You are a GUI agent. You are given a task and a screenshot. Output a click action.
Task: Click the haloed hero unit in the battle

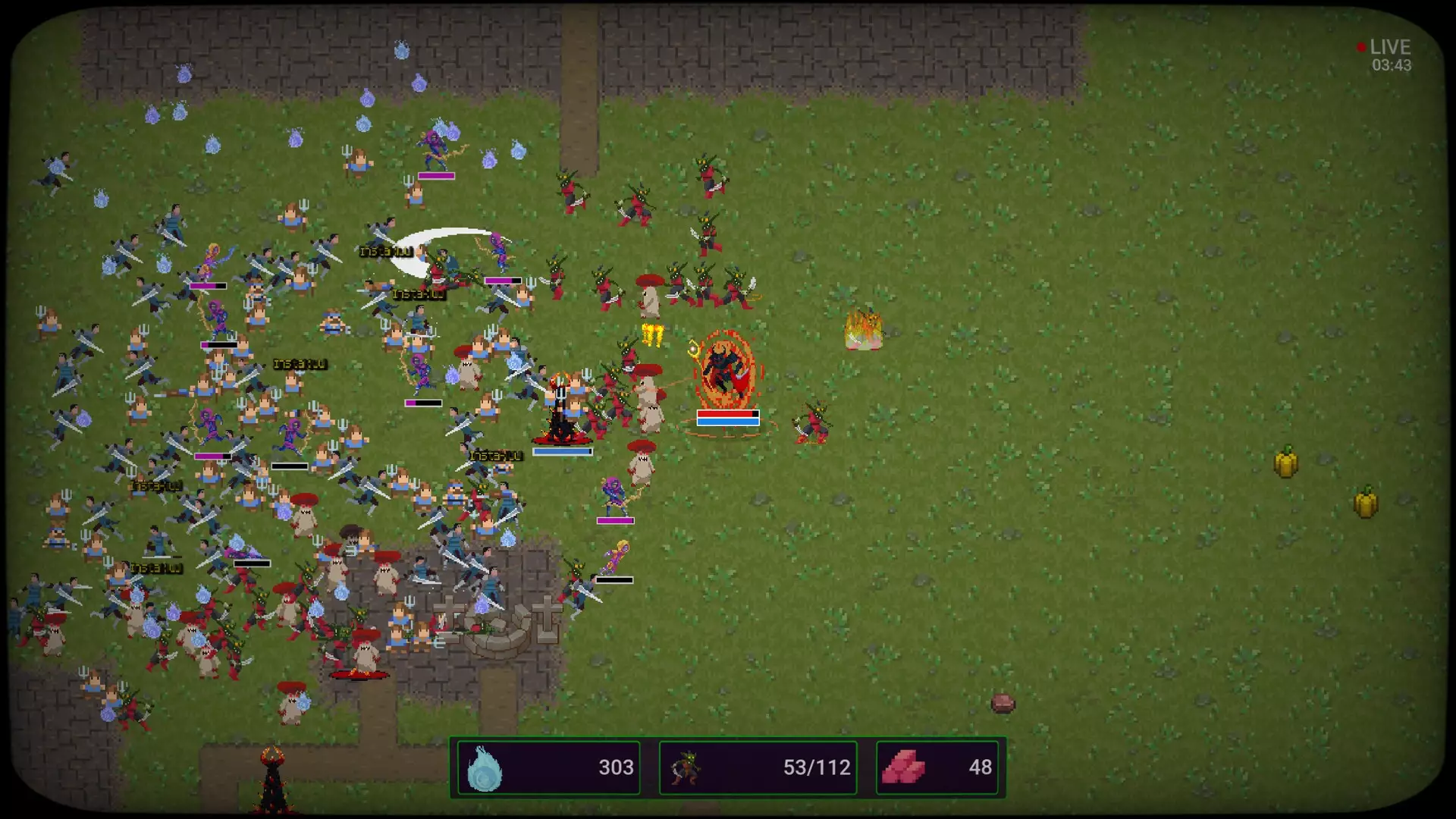click(x=561, y=394)
